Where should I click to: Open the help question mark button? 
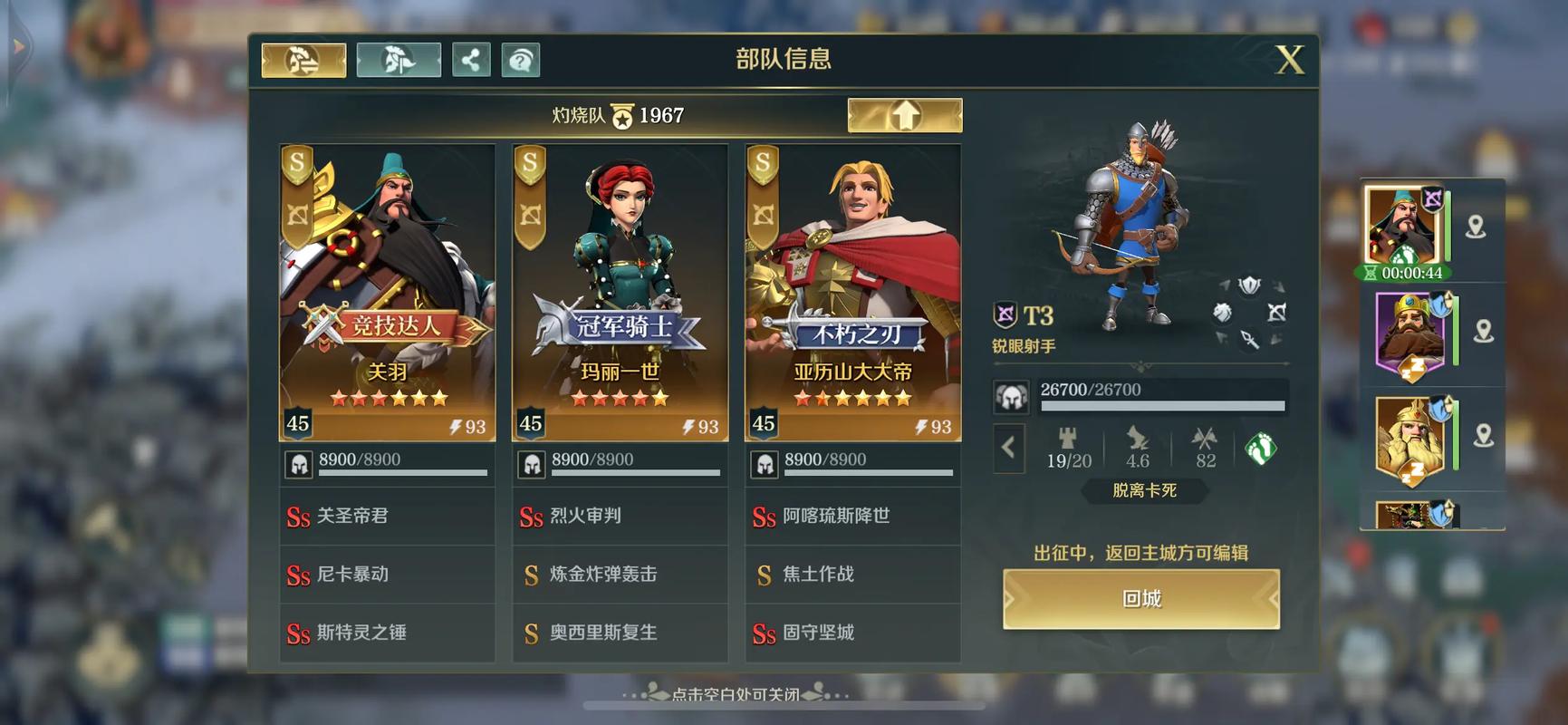521,61
